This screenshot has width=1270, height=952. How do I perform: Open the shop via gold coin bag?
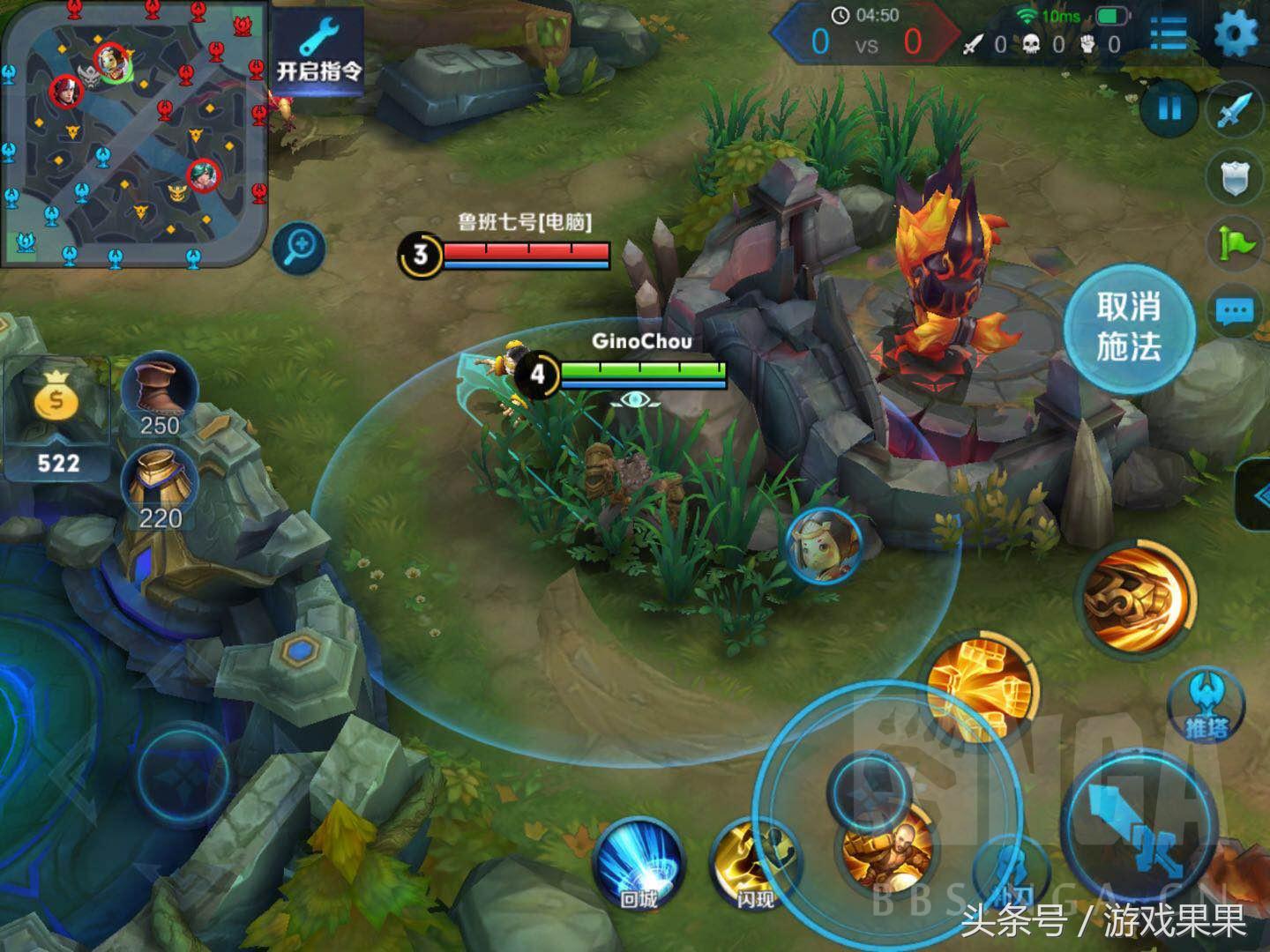[57, 413]
